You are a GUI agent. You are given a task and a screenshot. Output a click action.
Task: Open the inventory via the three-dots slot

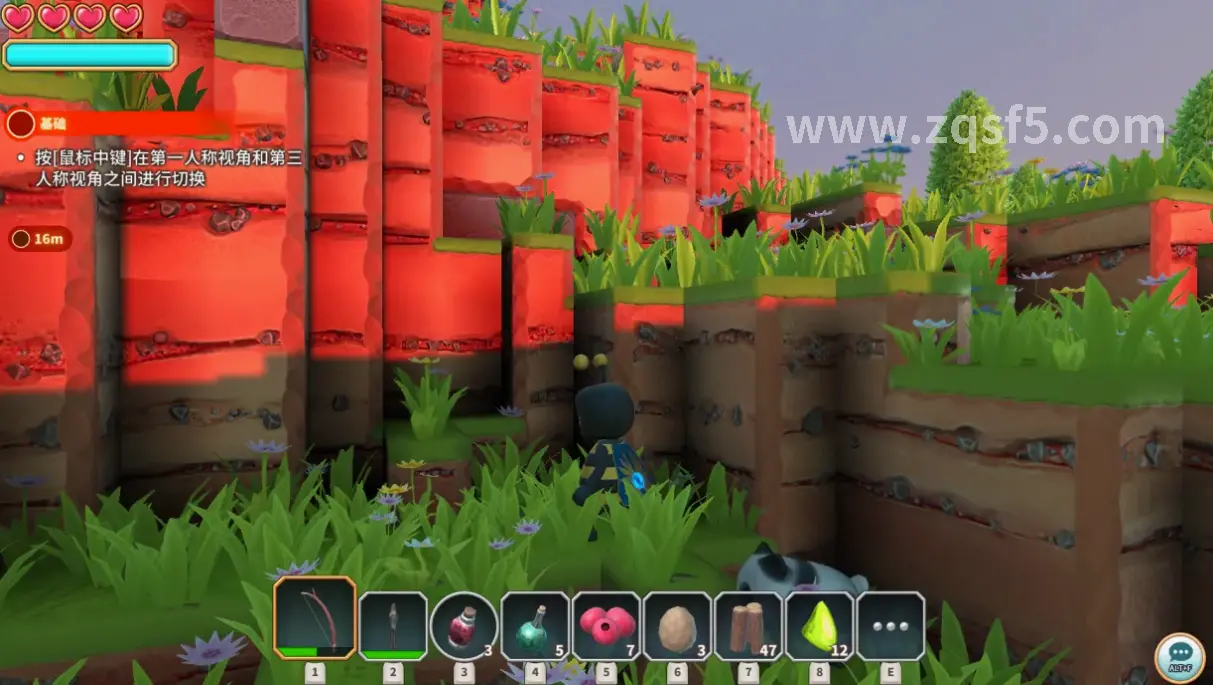point(890,626)
